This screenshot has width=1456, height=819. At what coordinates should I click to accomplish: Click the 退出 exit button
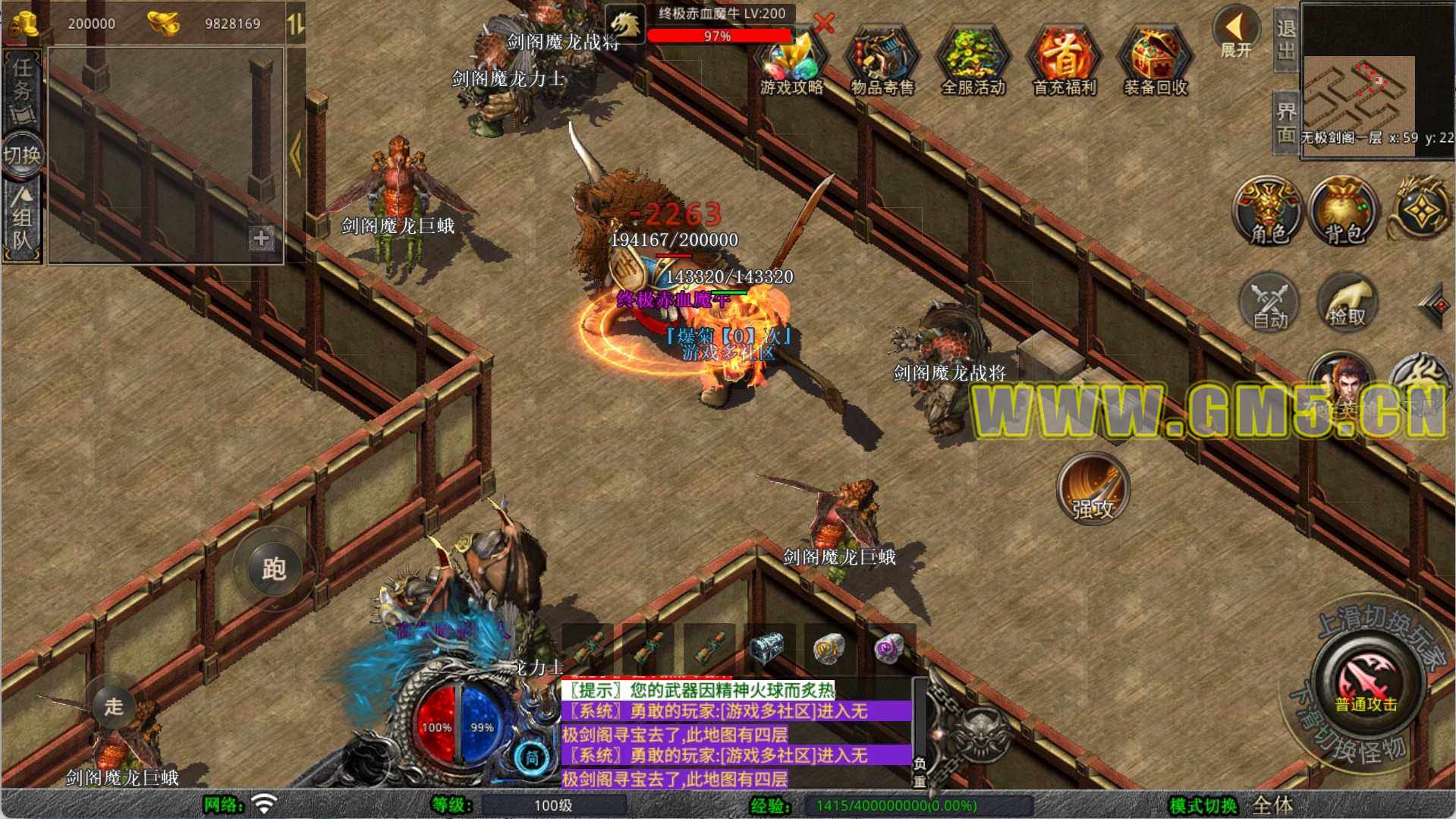1285,39
